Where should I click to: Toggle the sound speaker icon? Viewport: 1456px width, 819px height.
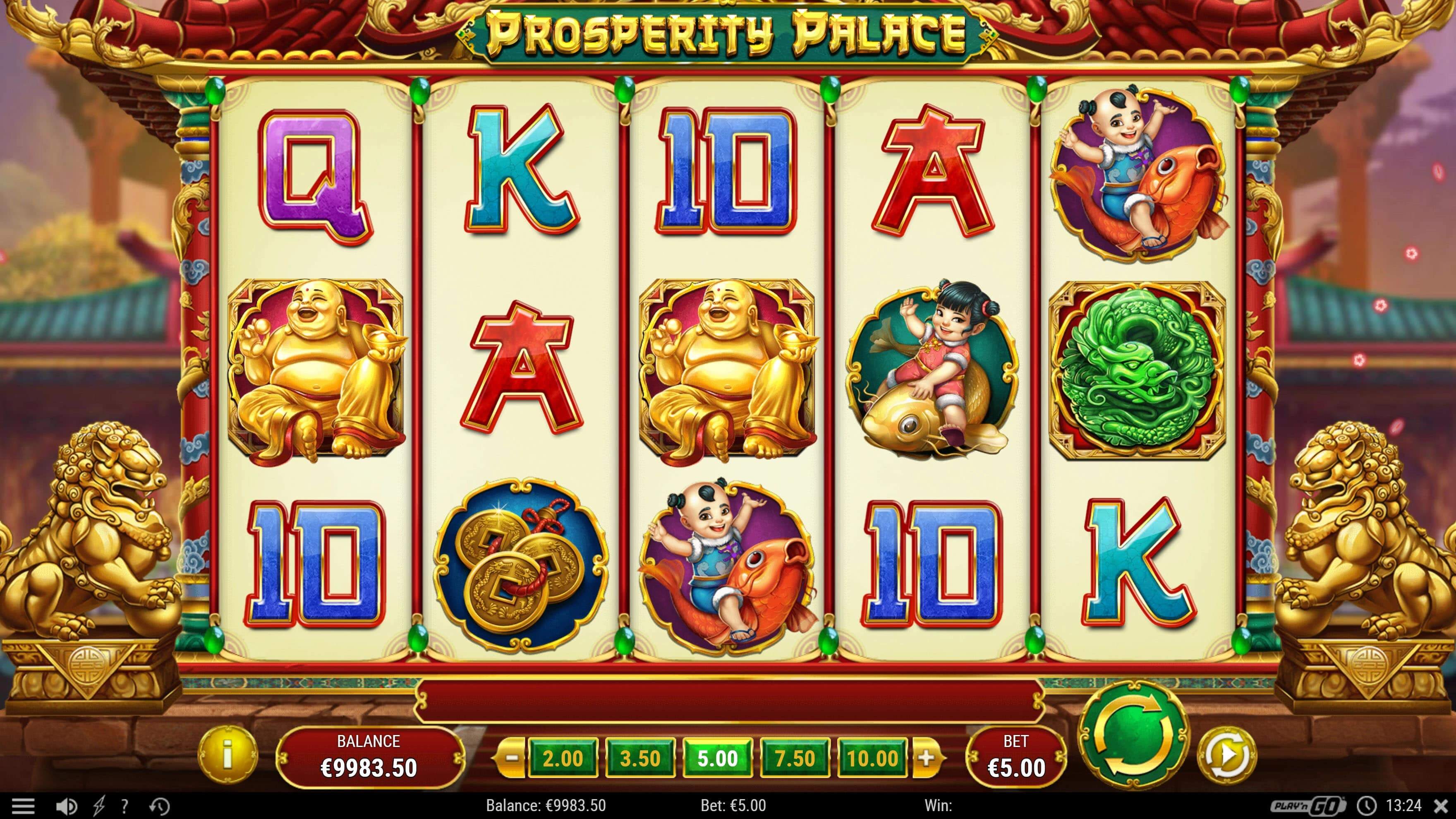[67, 805]
